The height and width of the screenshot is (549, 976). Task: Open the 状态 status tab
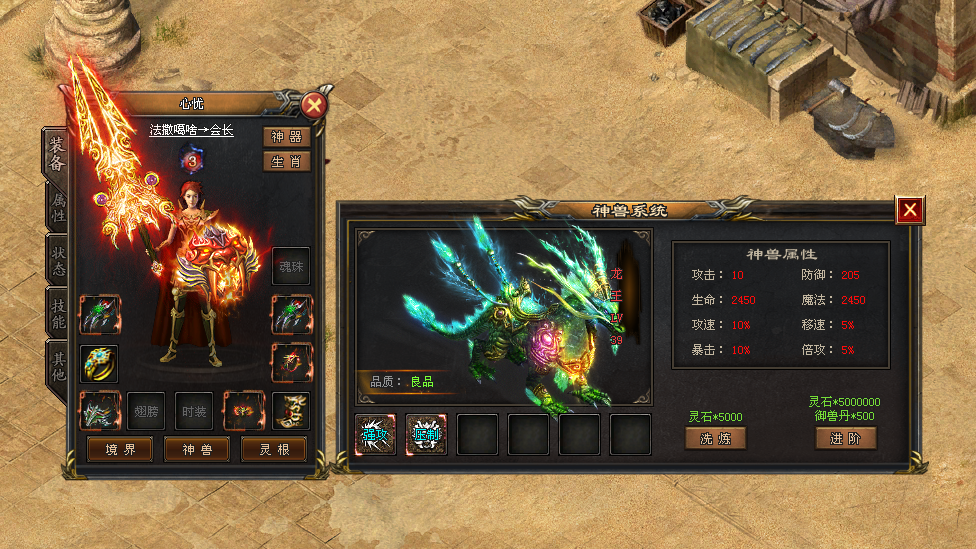57,260
